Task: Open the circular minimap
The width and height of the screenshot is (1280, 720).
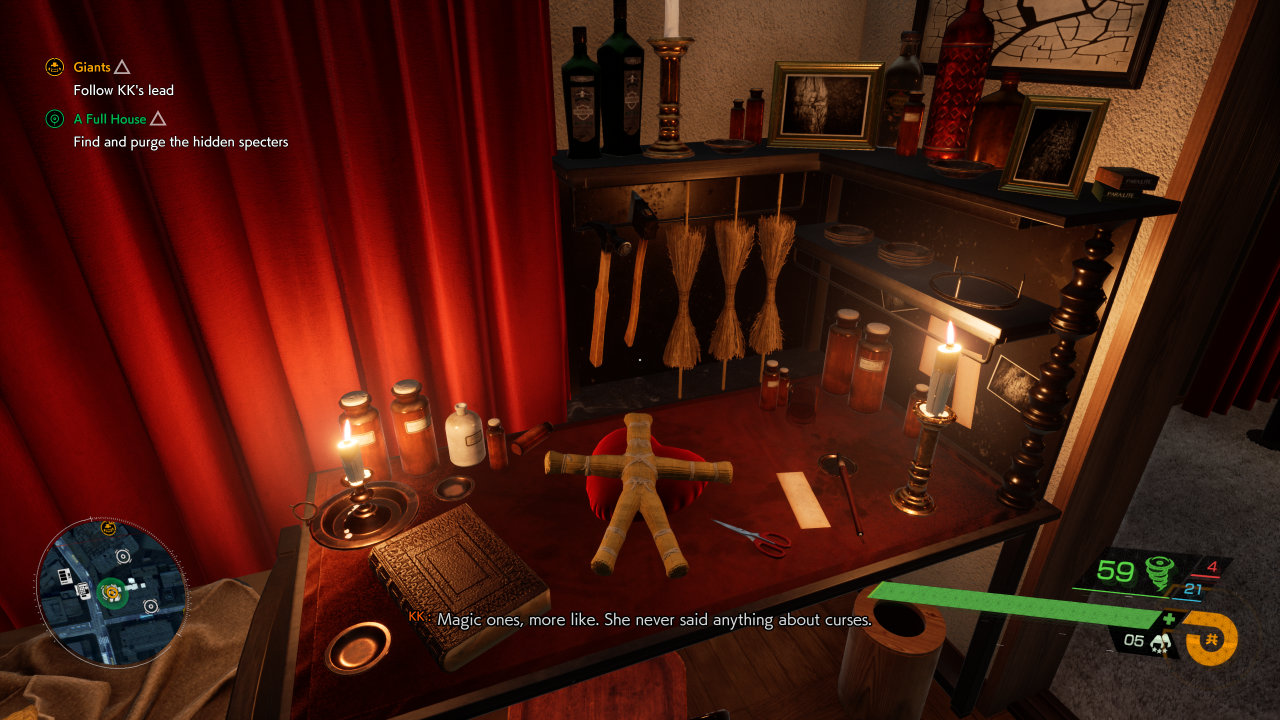Action: pyautogui.click(x=111, y=593)
